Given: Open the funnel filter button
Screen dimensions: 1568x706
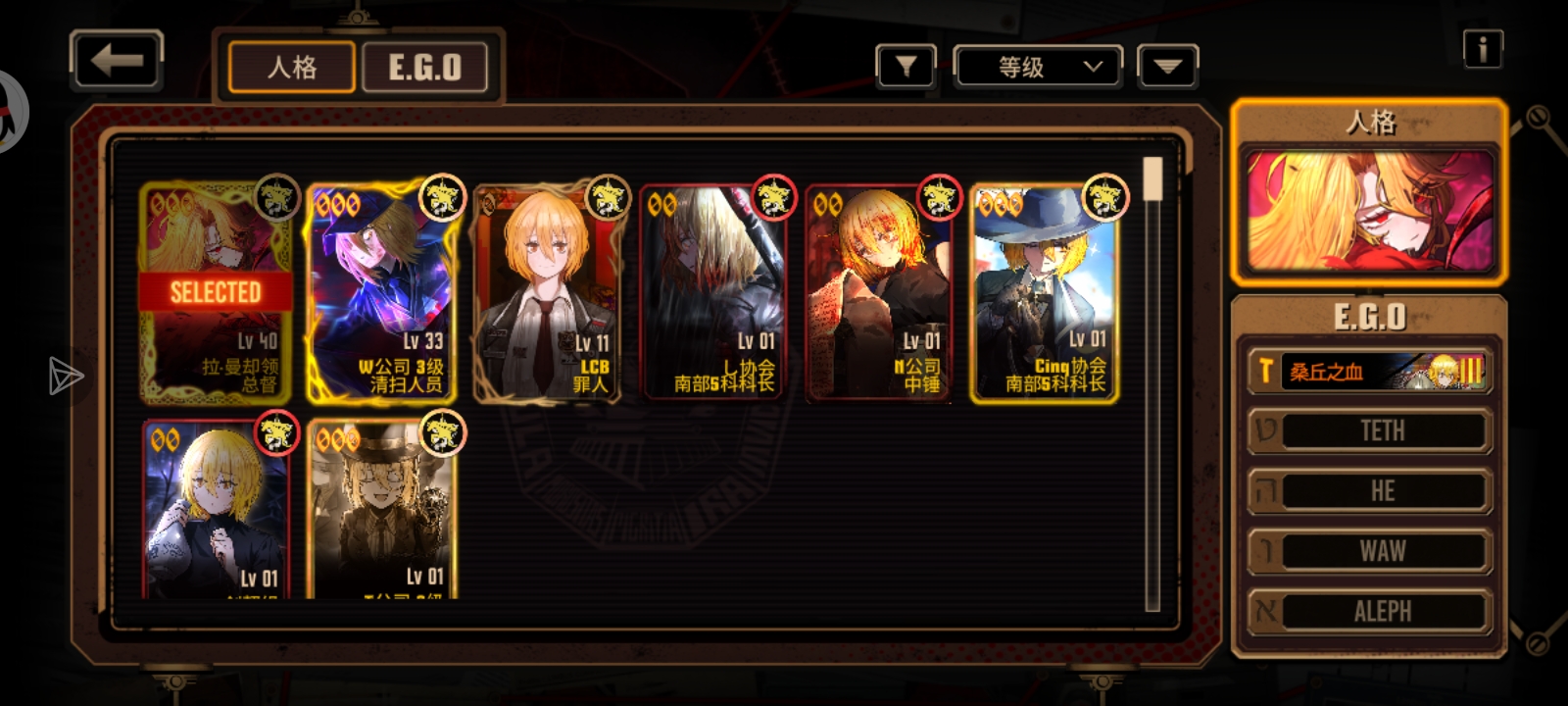Looking at the screenshot, I should [906, 67].
